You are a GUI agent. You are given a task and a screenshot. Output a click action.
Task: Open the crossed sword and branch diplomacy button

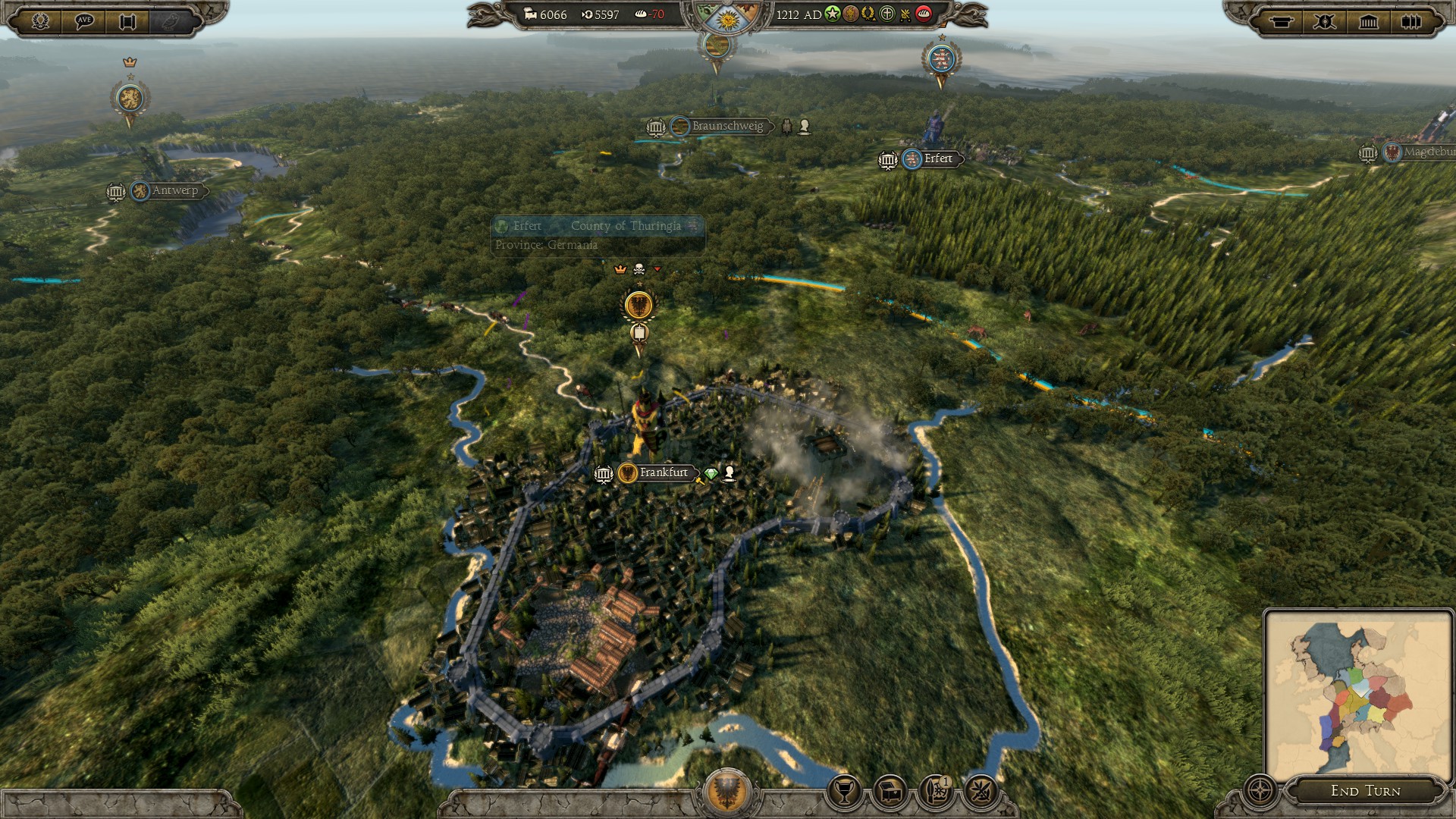click(981, 792)
